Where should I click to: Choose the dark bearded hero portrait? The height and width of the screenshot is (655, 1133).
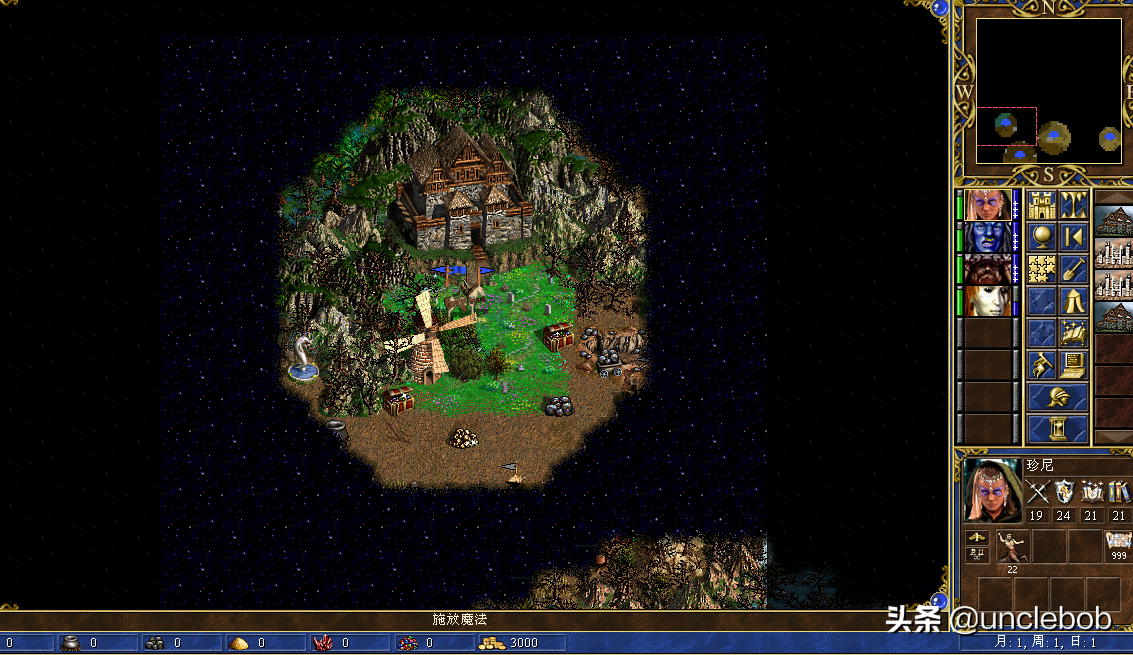pos(988,269)
